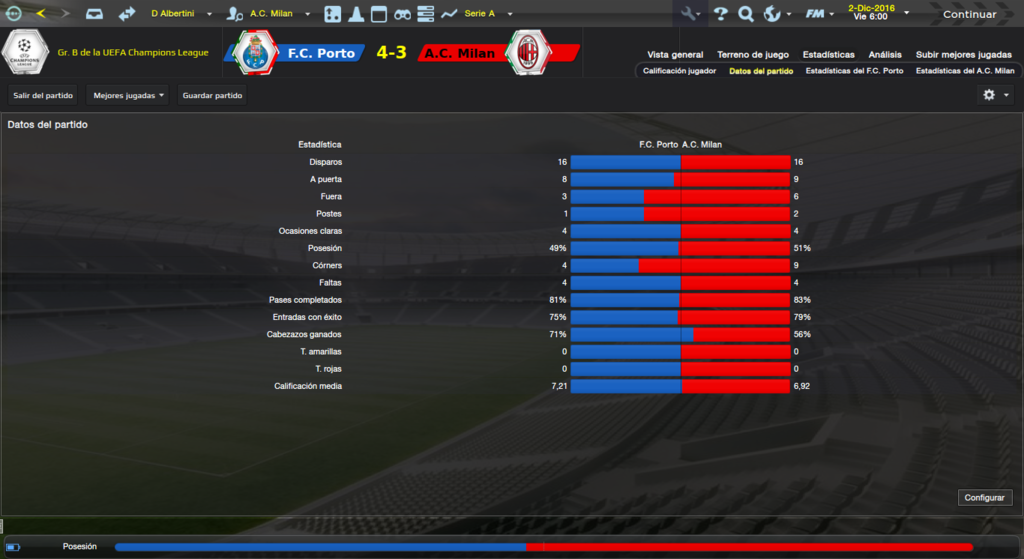This screenshot has height=559, width=1024.
Task: View Estadísticas del A.C. Milan
Action: pyautogui.click(x=965, y=71)
